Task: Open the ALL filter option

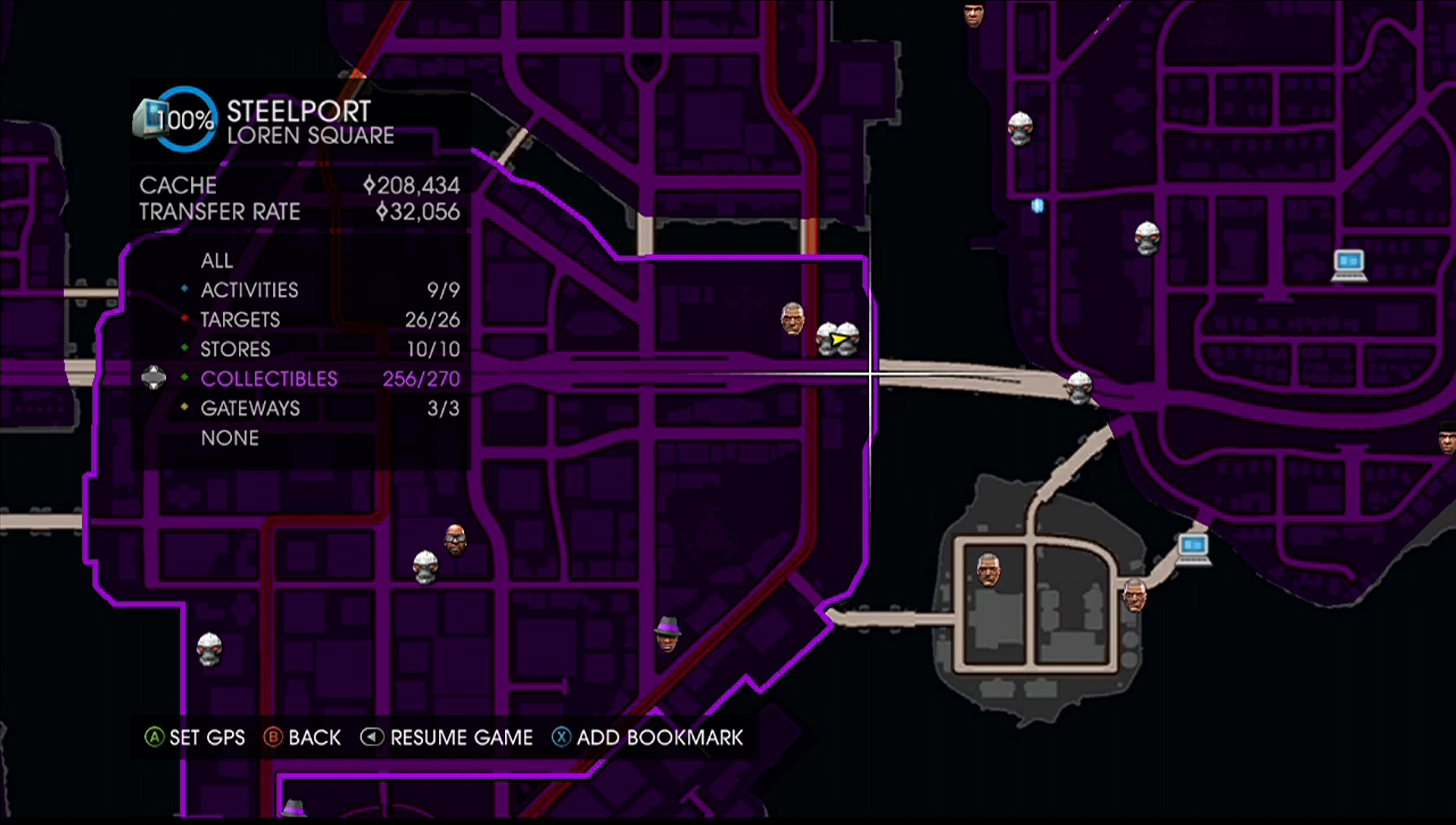Action: 217,260
